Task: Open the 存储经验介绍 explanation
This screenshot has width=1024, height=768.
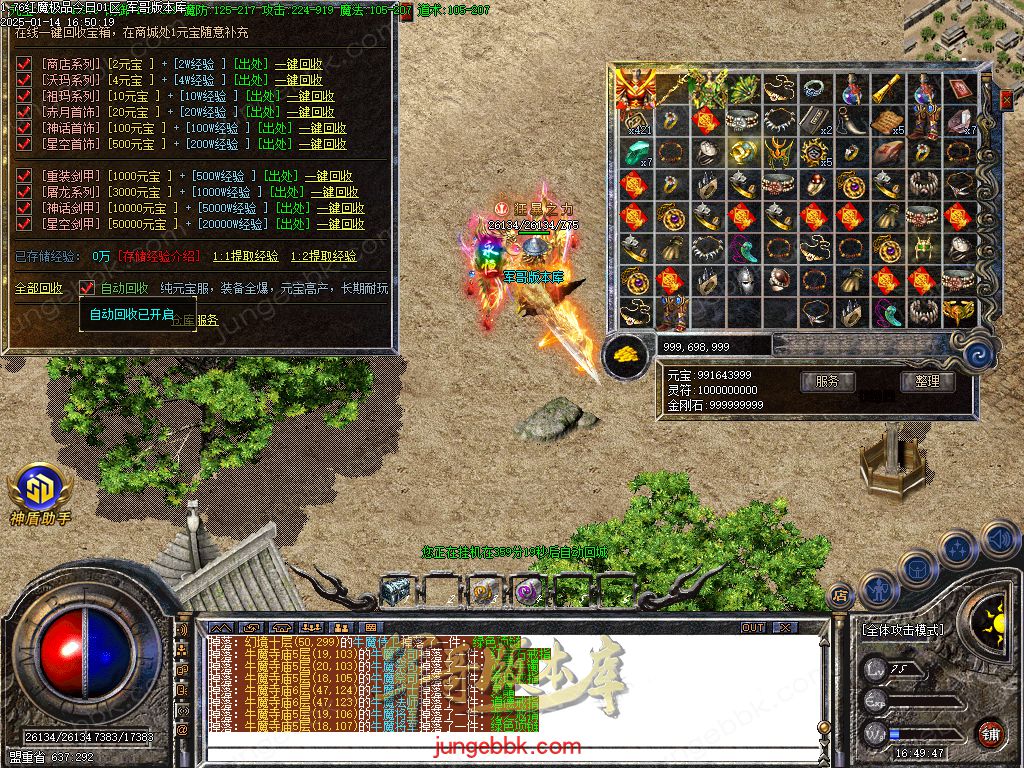Action: tap(160, 256)
